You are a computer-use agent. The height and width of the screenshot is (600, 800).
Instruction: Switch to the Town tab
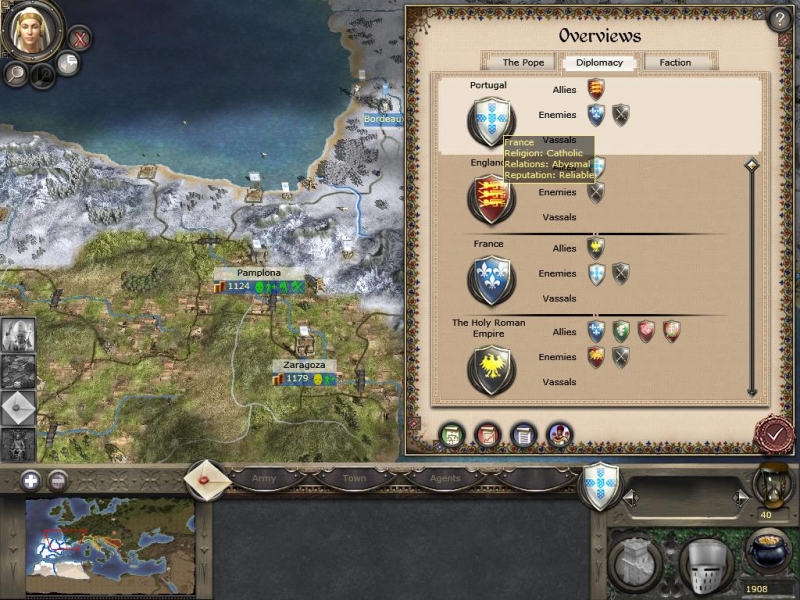tap(355, 478)
